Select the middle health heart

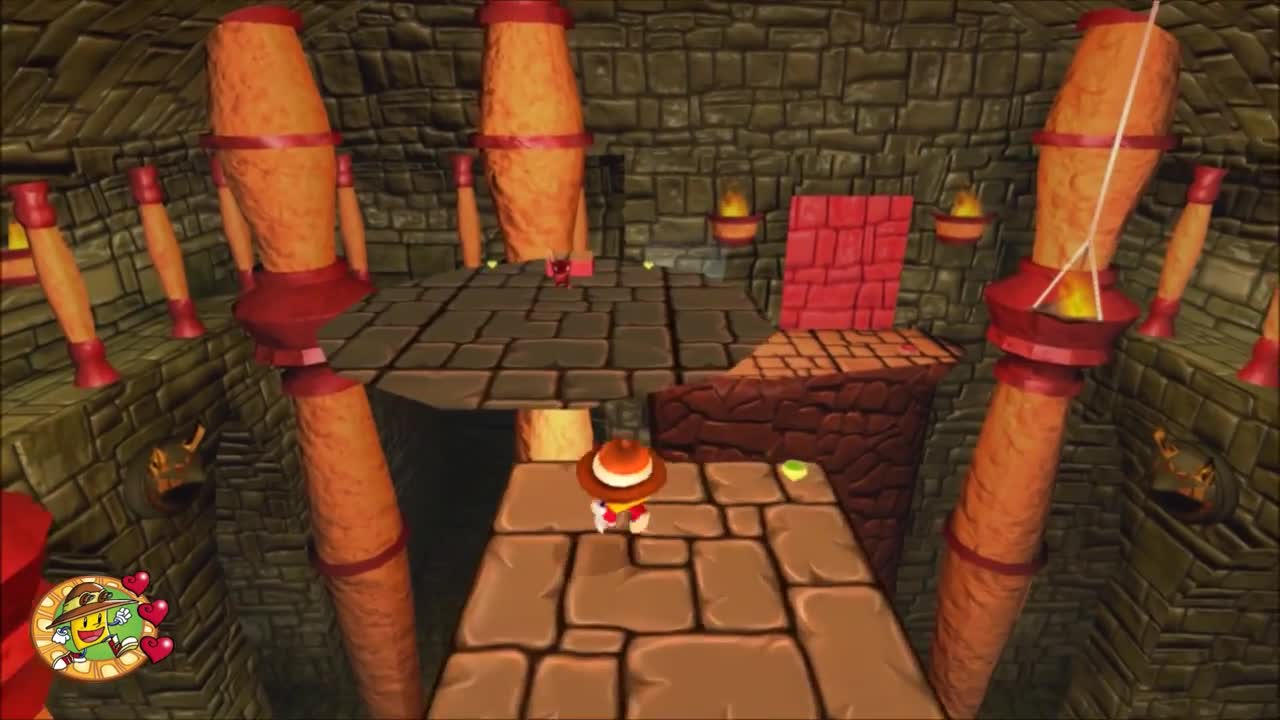tap(154, 611)
